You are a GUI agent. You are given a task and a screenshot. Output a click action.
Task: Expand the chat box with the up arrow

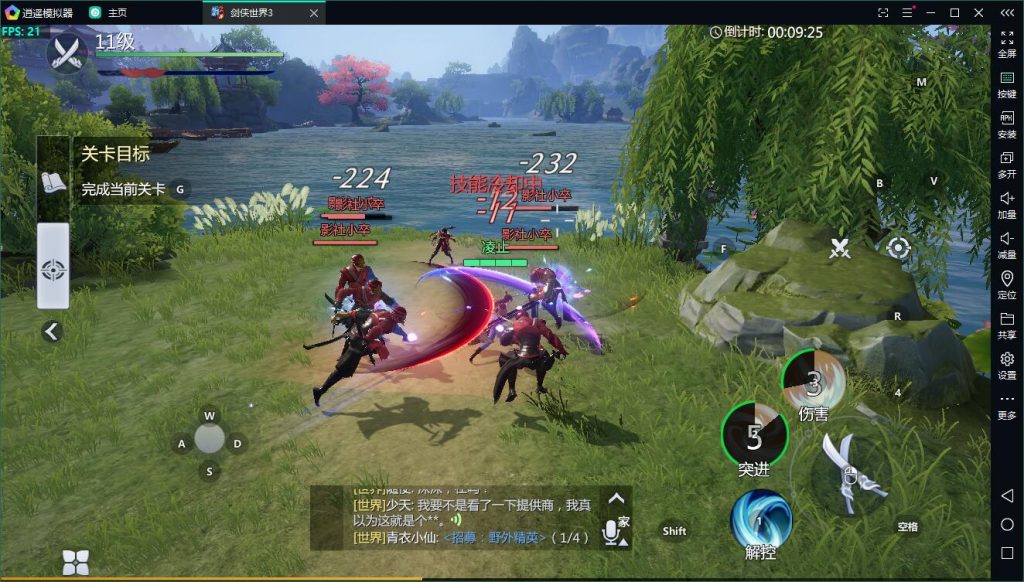click(616, 498)
